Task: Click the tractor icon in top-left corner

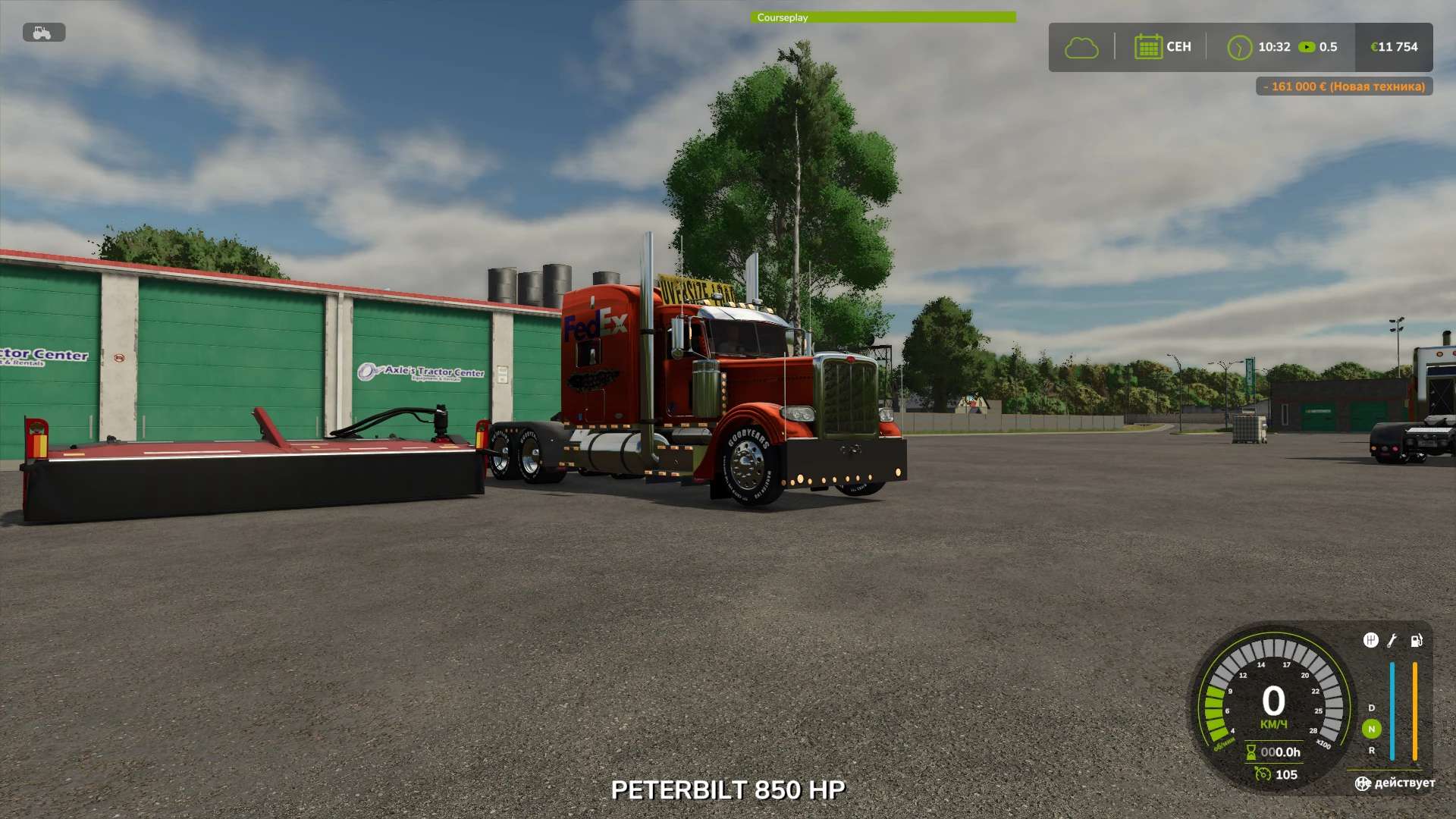Action: pyautogui.click(x=43, y=33)
